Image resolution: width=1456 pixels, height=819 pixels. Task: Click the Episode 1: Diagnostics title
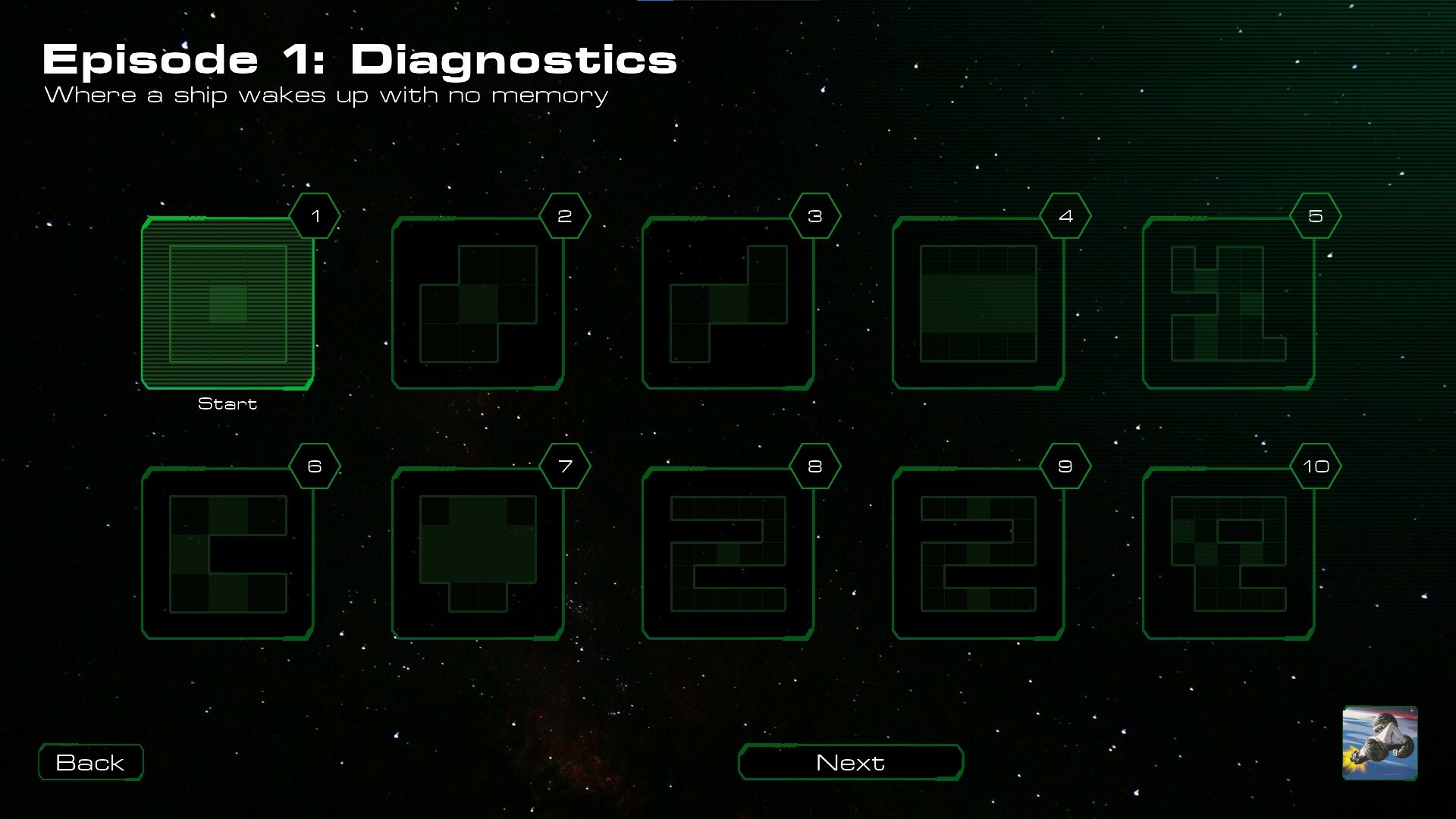[360, 58]
